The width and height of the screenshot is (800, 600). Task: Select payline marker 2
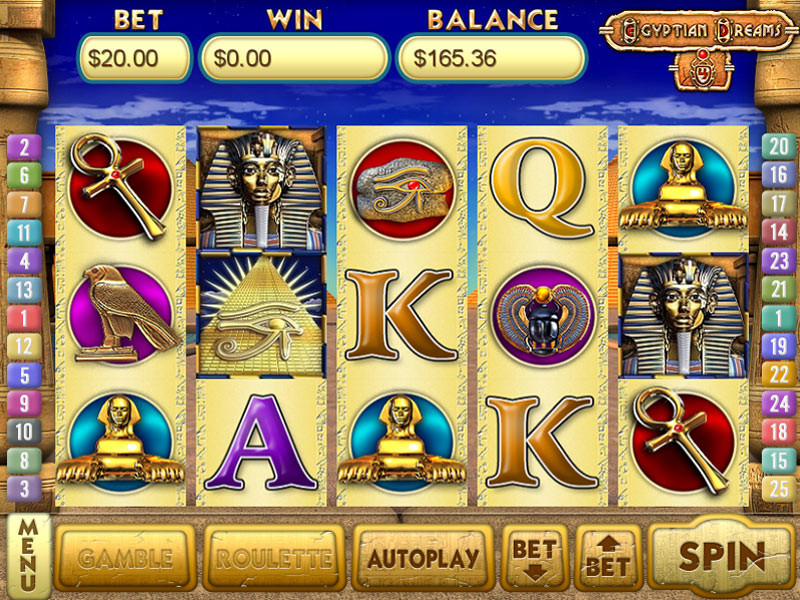(24, 147)
